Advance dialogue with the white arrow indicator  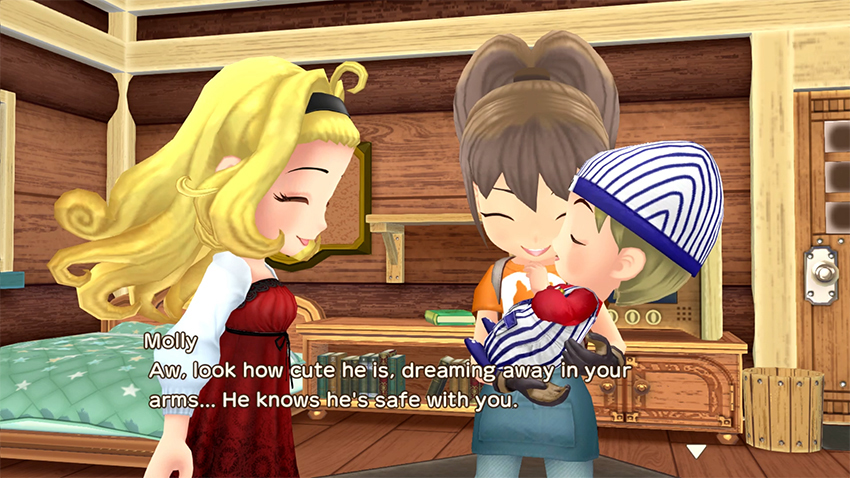[x=695, y=451]
